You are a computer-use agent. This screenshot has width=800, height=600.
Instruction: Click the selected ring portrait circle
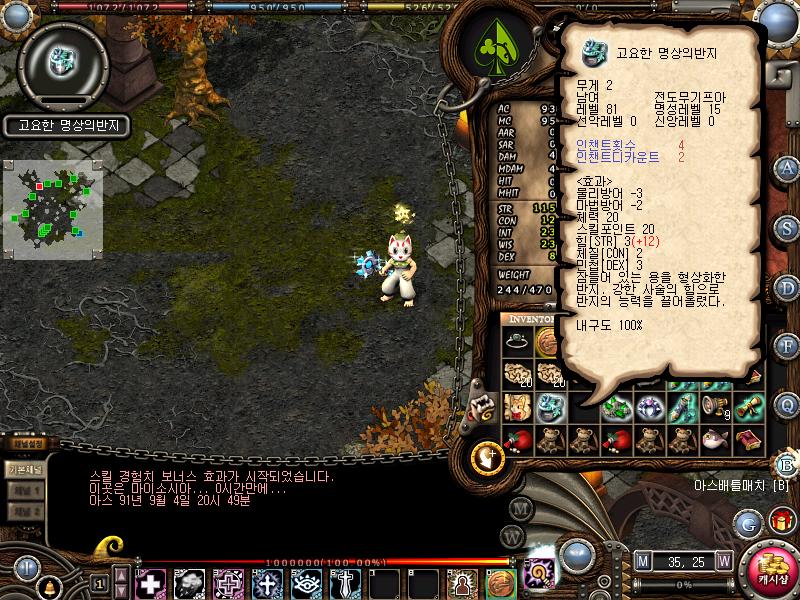point(62,65)
